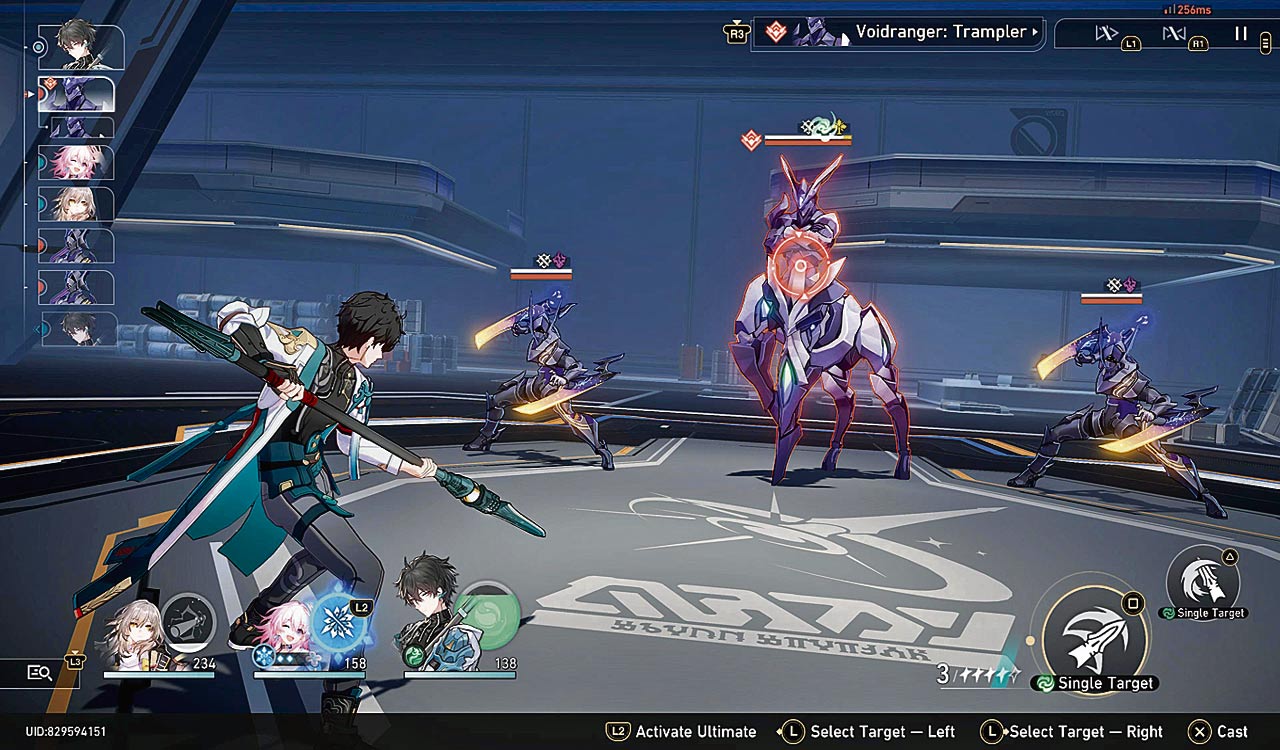Image resolution: width=1280 pixels, height=750 pixels.
Task: Select the small Skill button
Action: click(1203, 580)
